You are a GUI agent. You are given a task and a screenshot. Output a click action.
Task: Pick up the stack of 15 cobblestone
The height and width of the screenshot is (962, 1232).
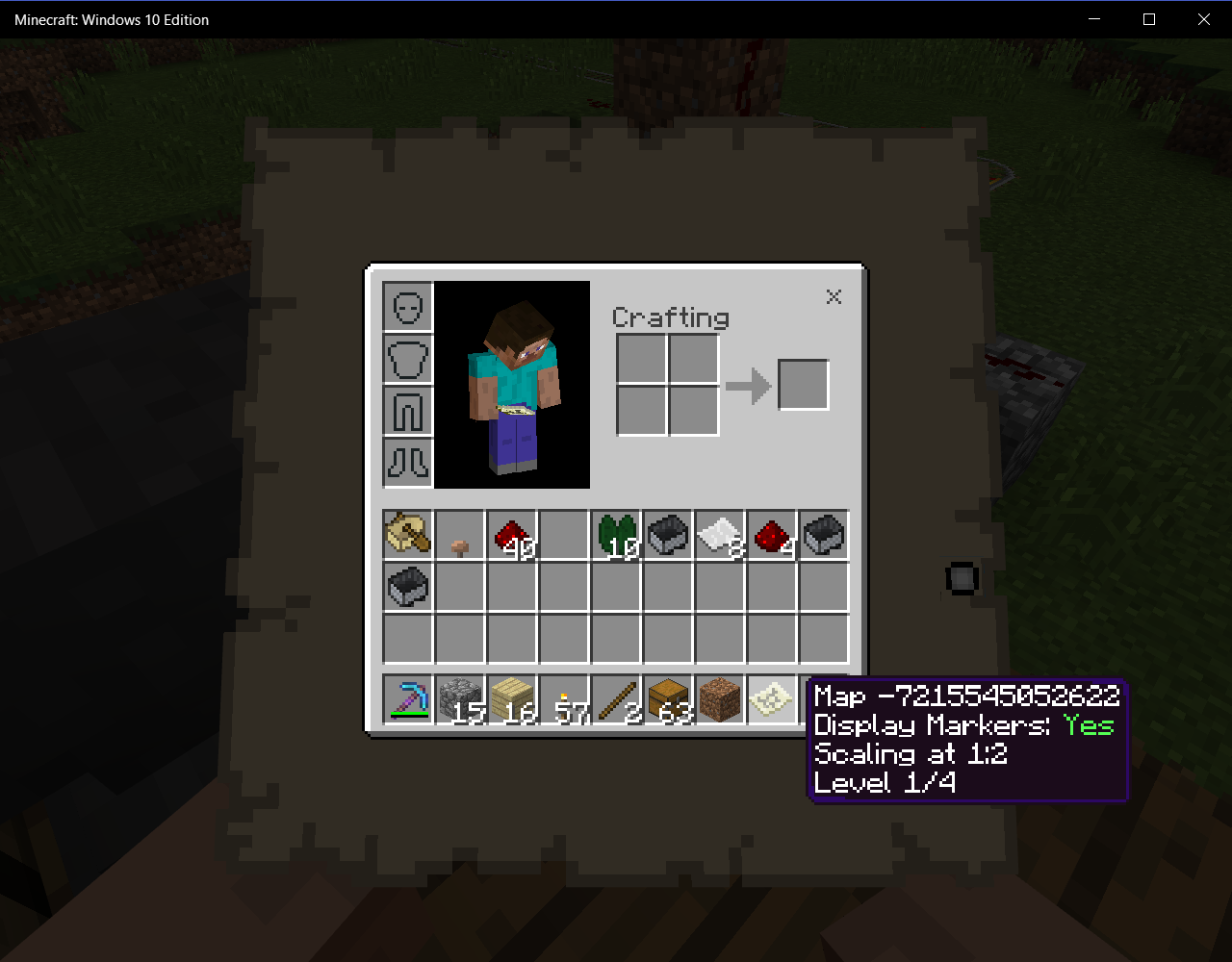[x=460, y=698]
